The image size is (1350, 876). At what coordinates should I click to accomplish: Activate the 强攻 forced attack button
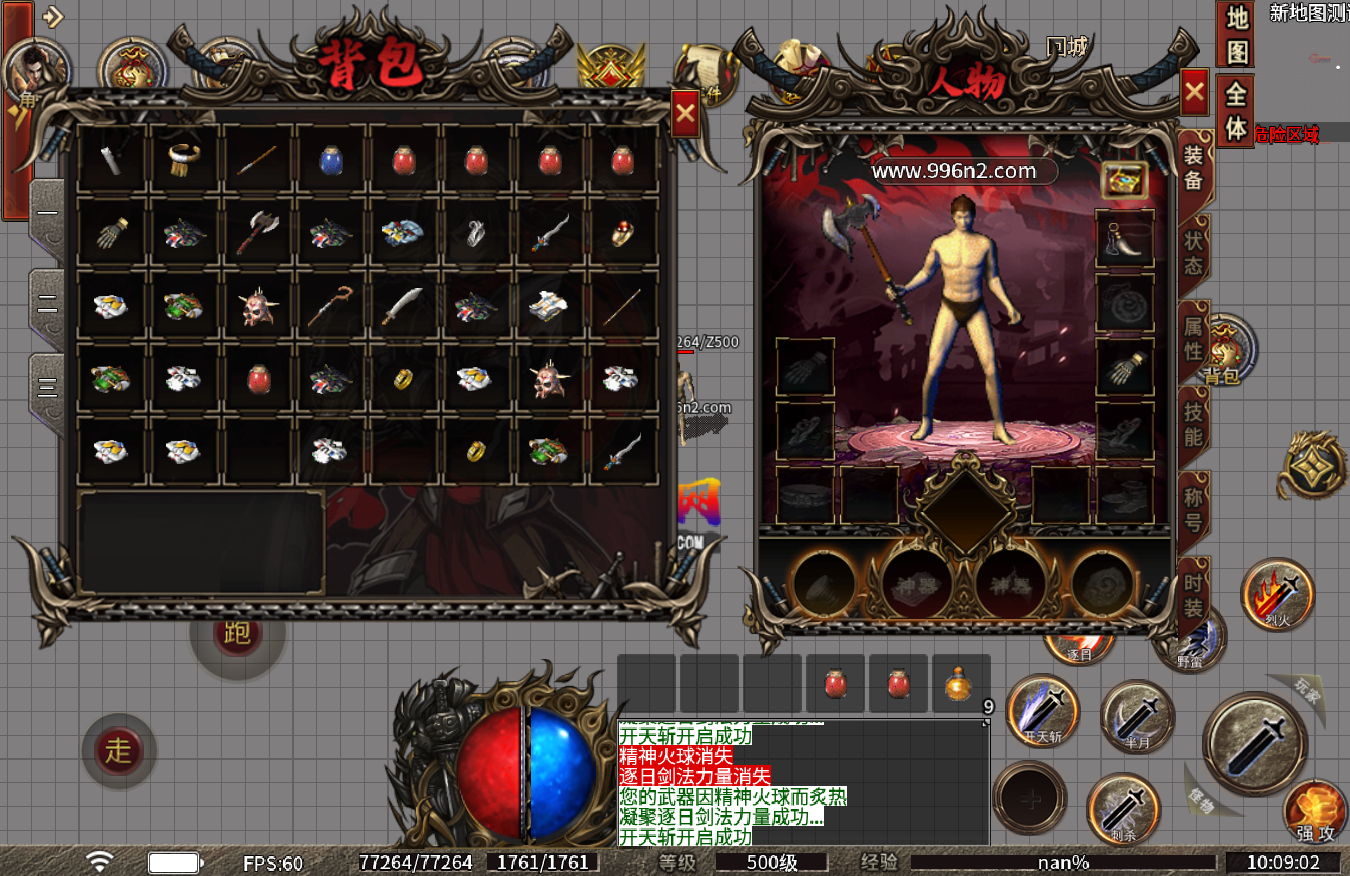pyautogui.click(x=1314, y=812)
